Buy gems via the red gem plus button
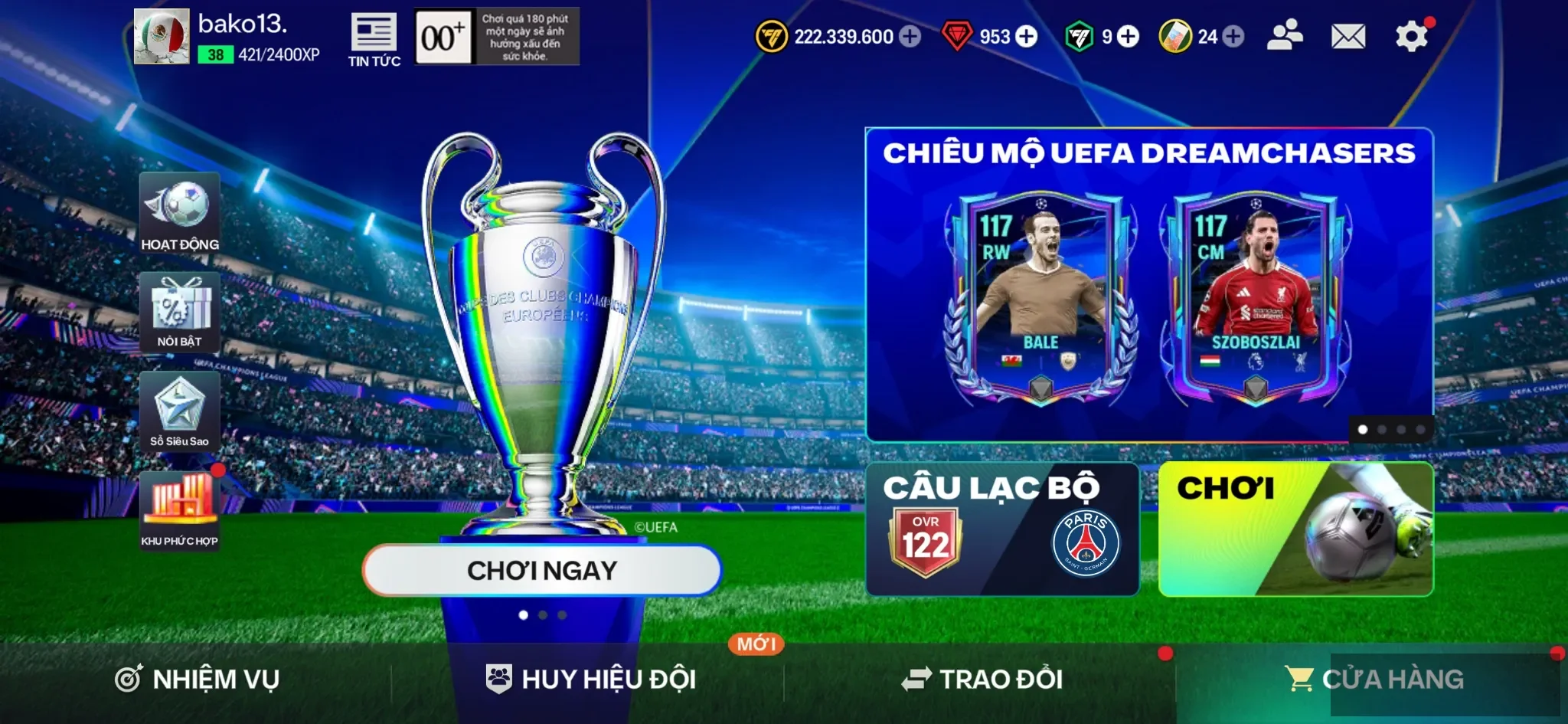 tap(1027, 36)
